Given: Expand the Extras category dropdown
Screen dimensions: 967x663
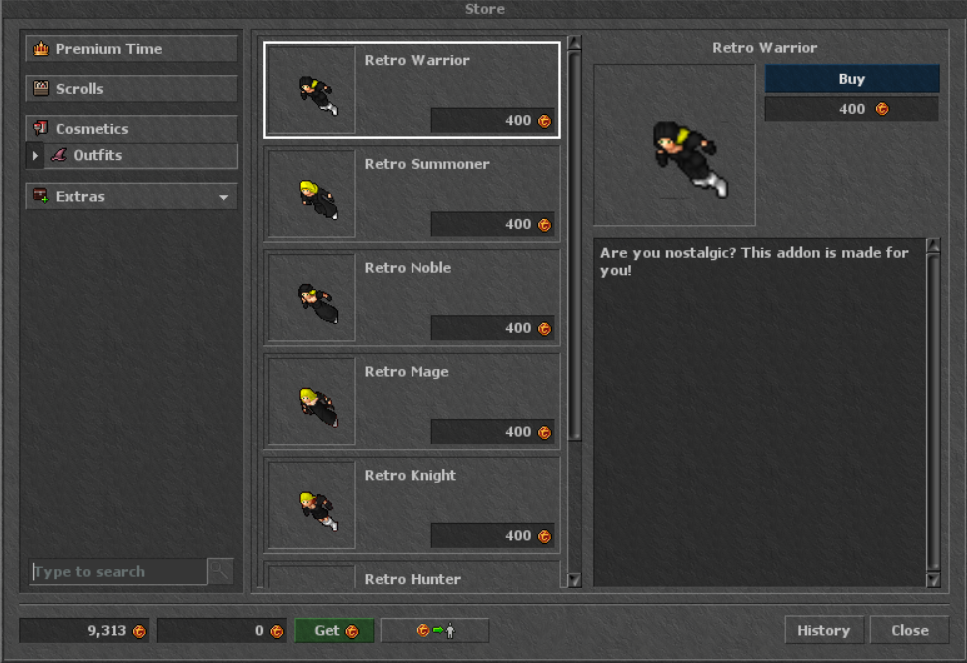Looking at the screenshot, I should click(132, 197).
